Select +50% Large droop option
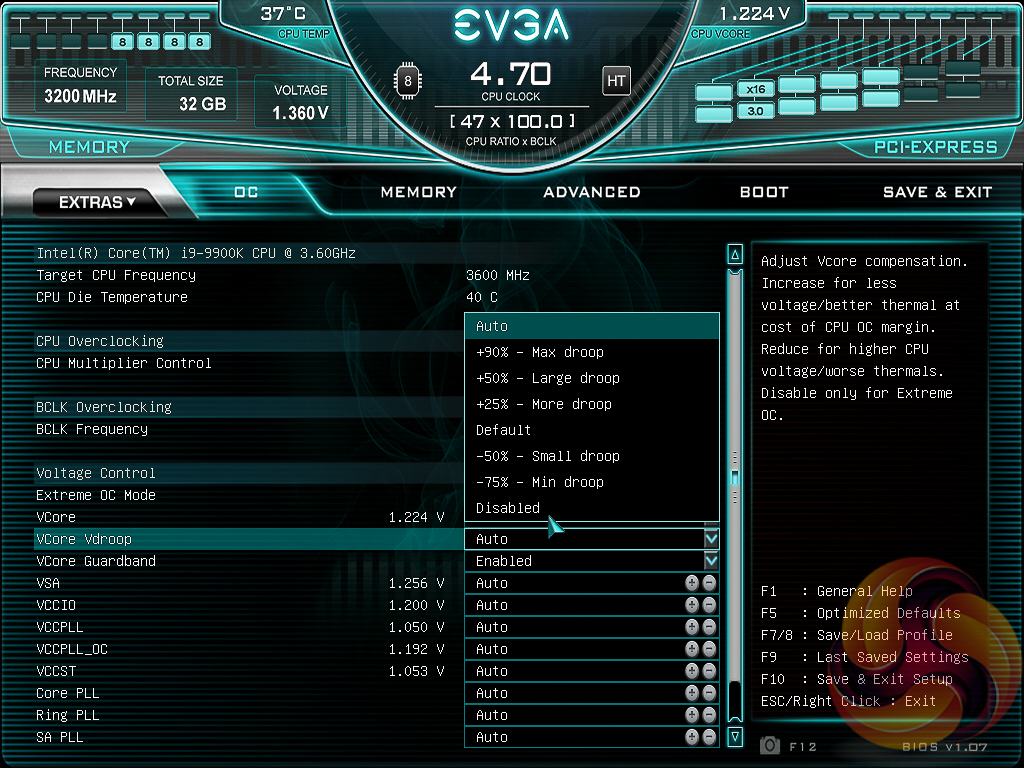This screenshot has width=1024, height=768. click(548, 378)
